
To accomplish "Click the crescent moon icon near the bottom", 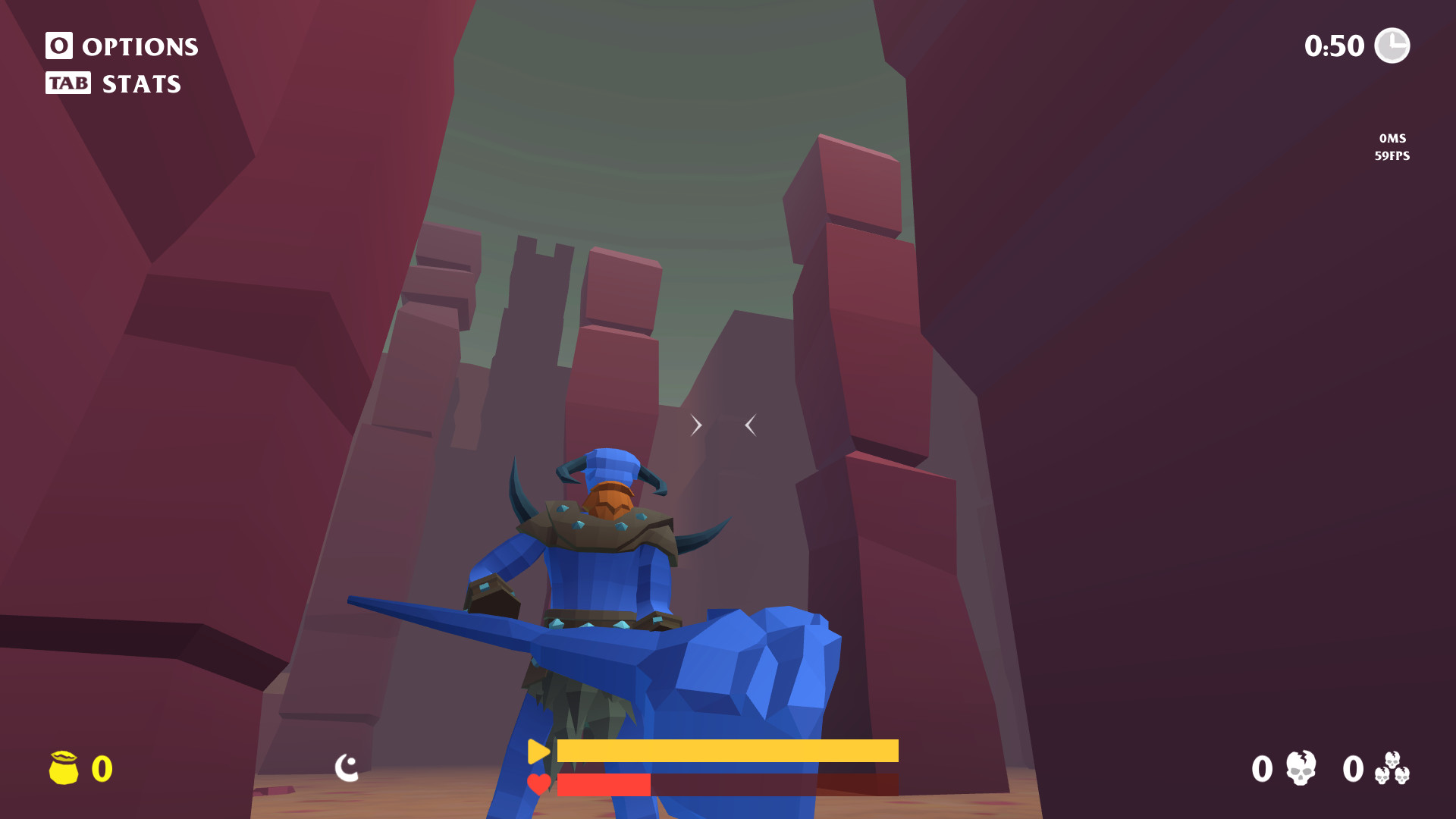I will pos(347,768).
